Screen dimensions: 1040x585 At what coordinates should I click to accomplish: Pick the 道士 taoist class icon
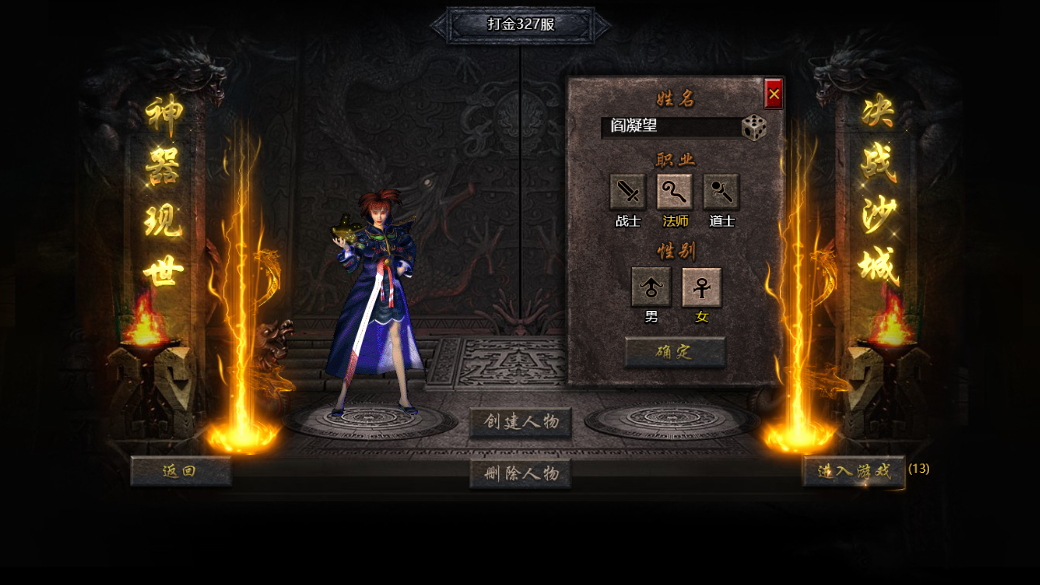(721, 192)
